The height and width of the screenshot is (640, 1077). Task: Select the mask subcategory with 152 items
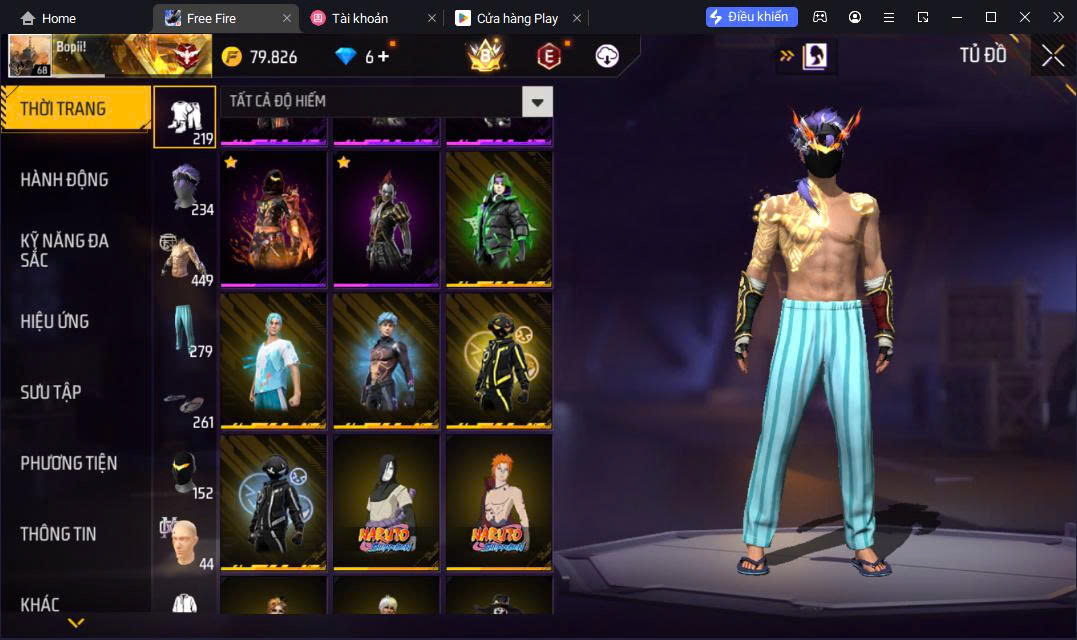(x=185, y=476)
